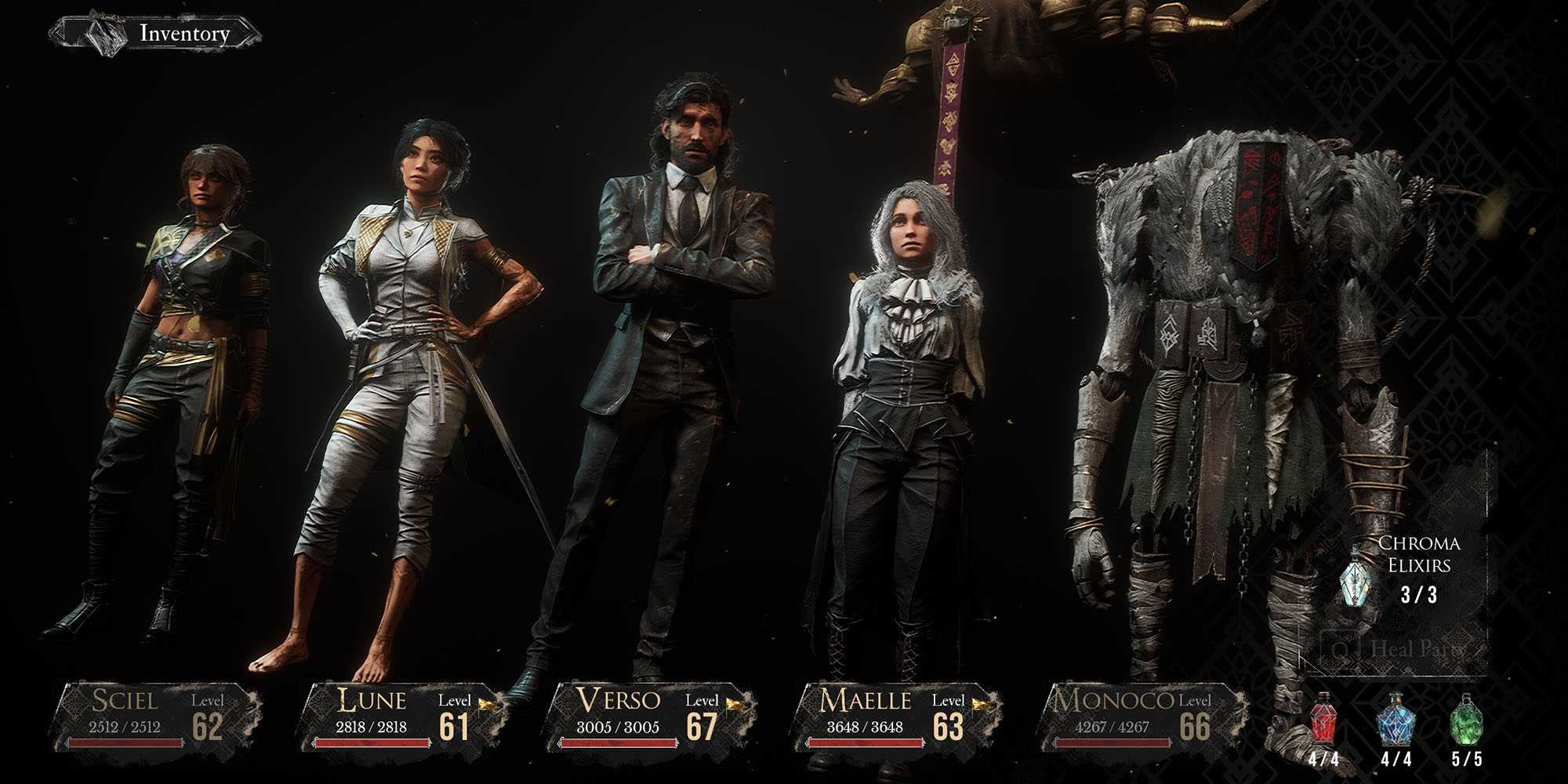Toggle the gold banner on Verso's nameplate
This screenshot has height=784, width=1568.
[x=735, y=704]
